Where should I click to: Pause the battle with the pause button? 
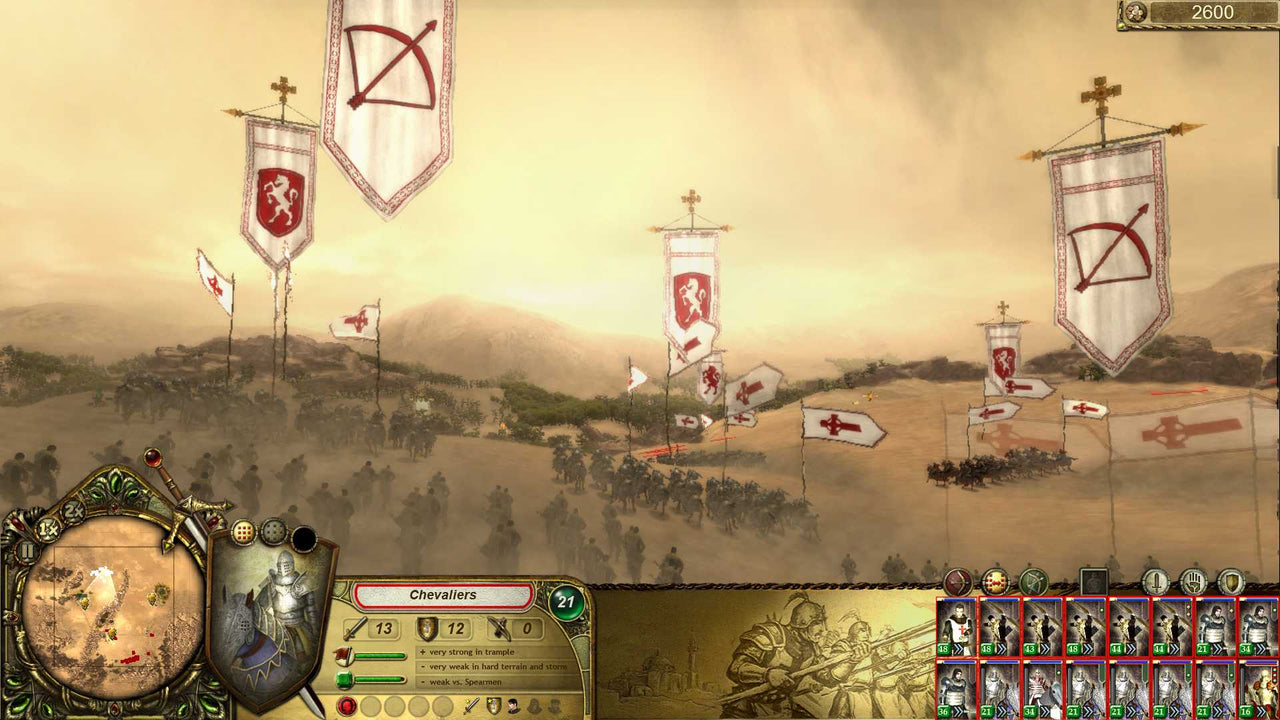pyautogui.click(x=27, y=550)
